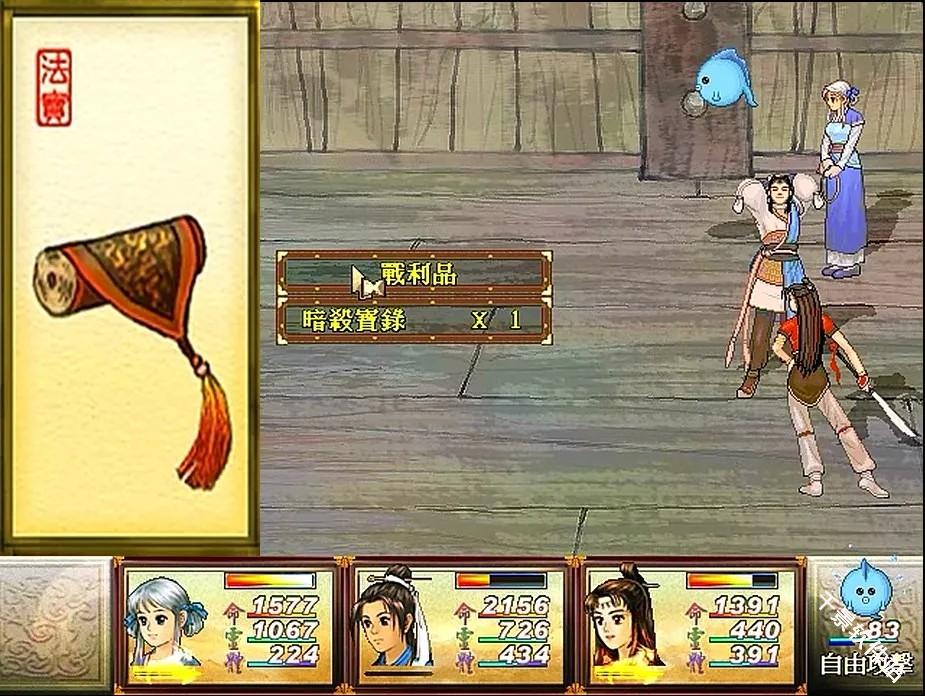Select the blue-haired girl's portrait
The image size is (925, 696).
pos(166,622)
